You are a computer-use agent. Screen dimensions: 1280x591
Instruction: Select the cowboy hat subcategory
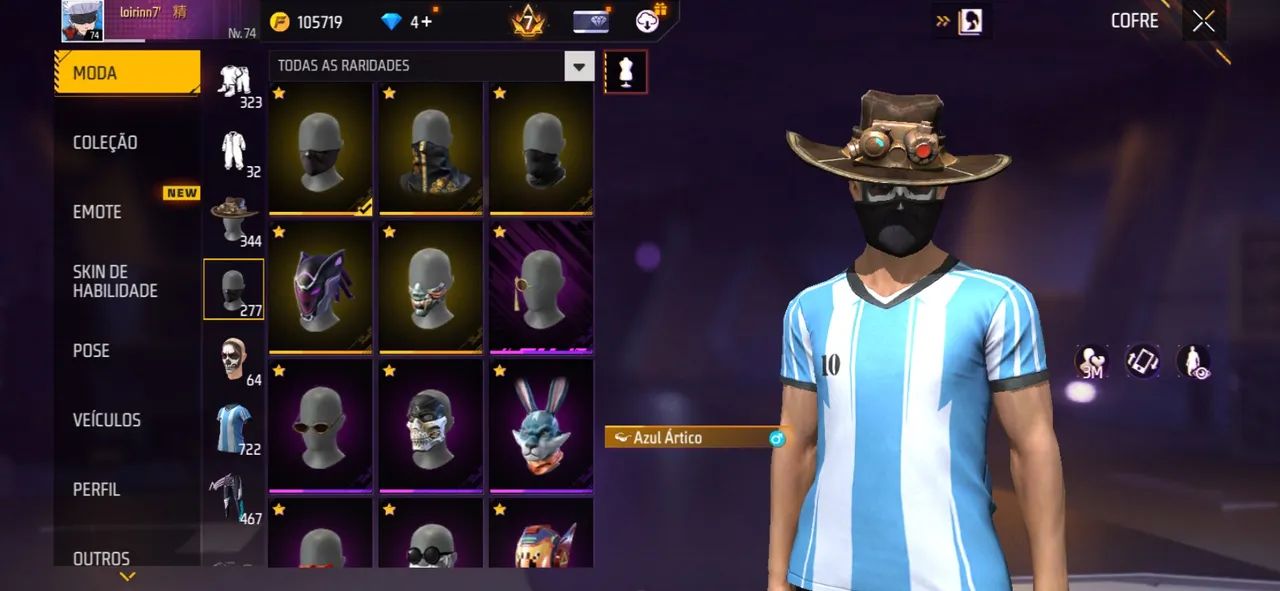point(234,219)
